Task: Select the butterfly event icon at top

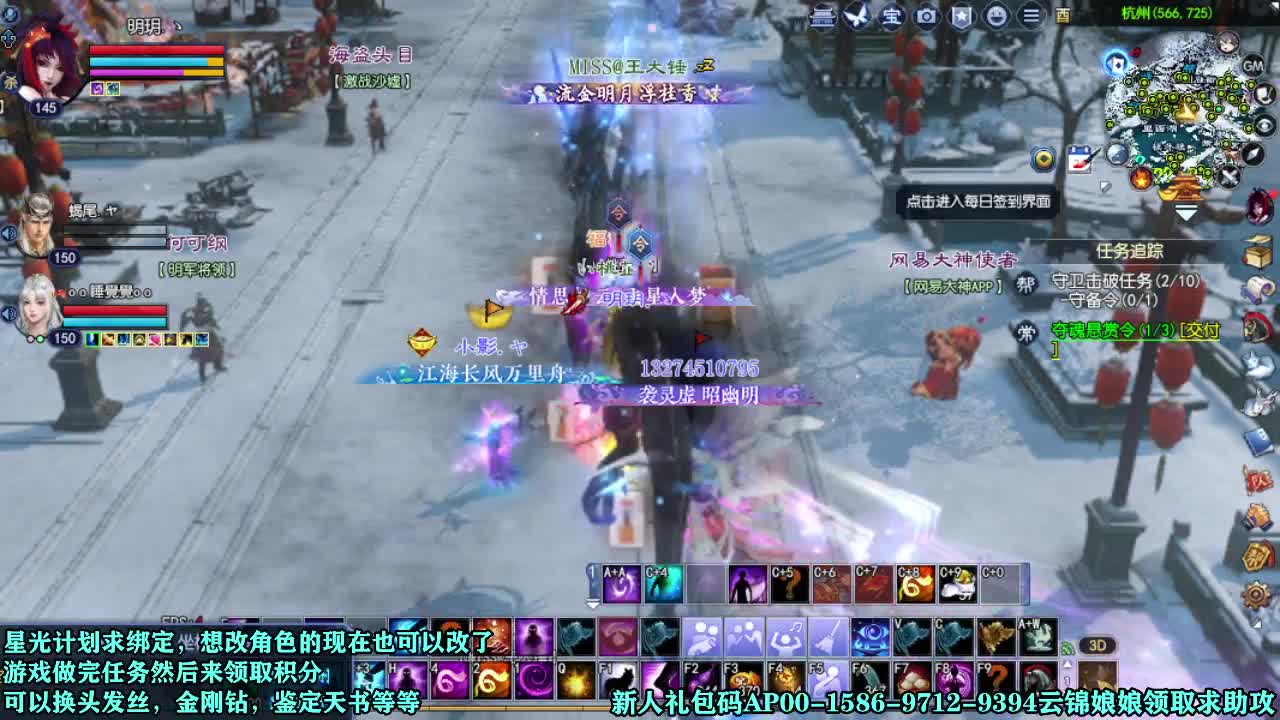Action: (856, 16)
